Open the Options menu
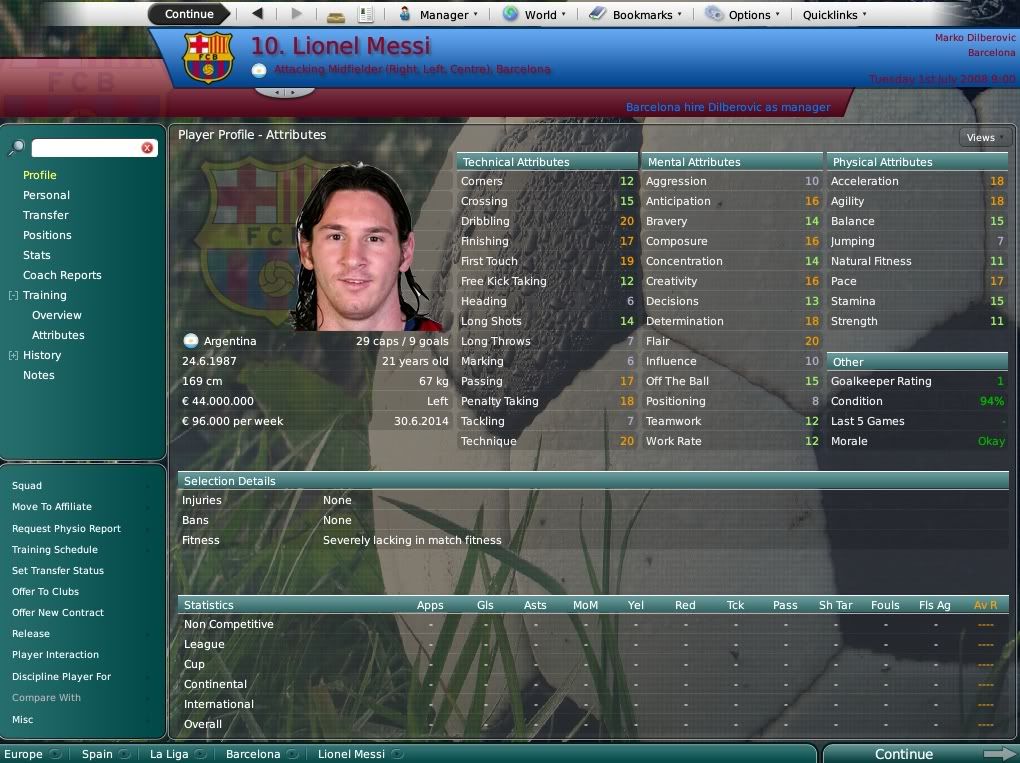Viewport: 1020px width, 763px height. (742, 14)
